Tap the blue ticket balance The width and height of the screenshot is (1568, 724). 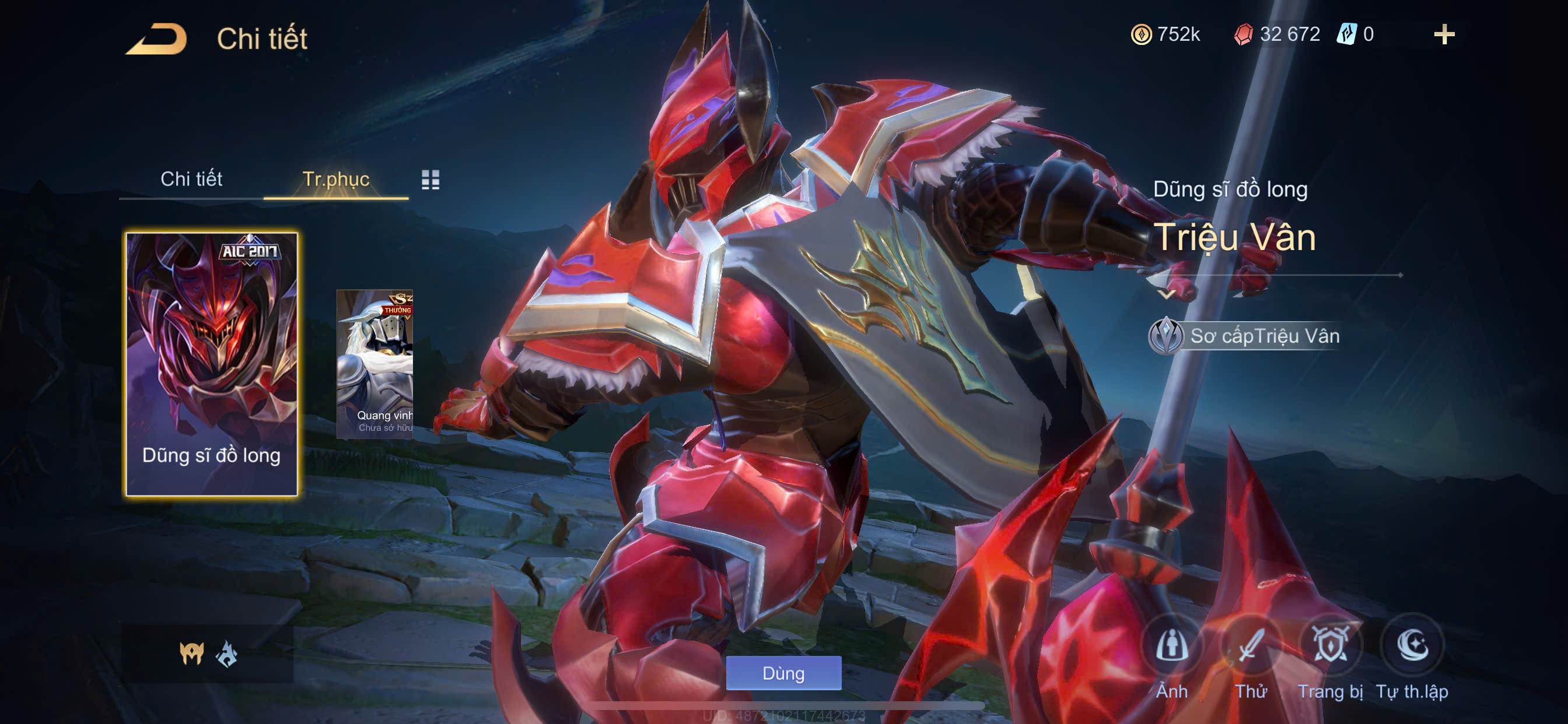pos(1355,34)
